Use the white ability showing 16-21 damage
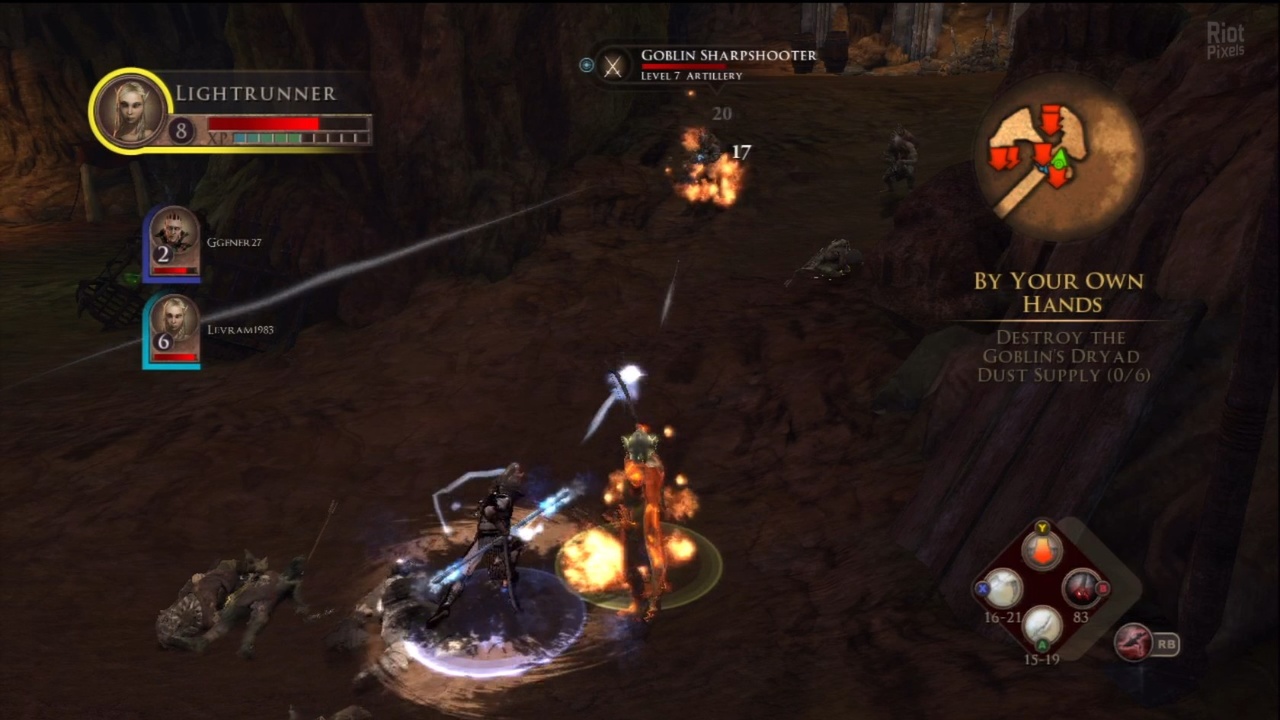The image size is (1280, 720). click(x=1003, y=589)
